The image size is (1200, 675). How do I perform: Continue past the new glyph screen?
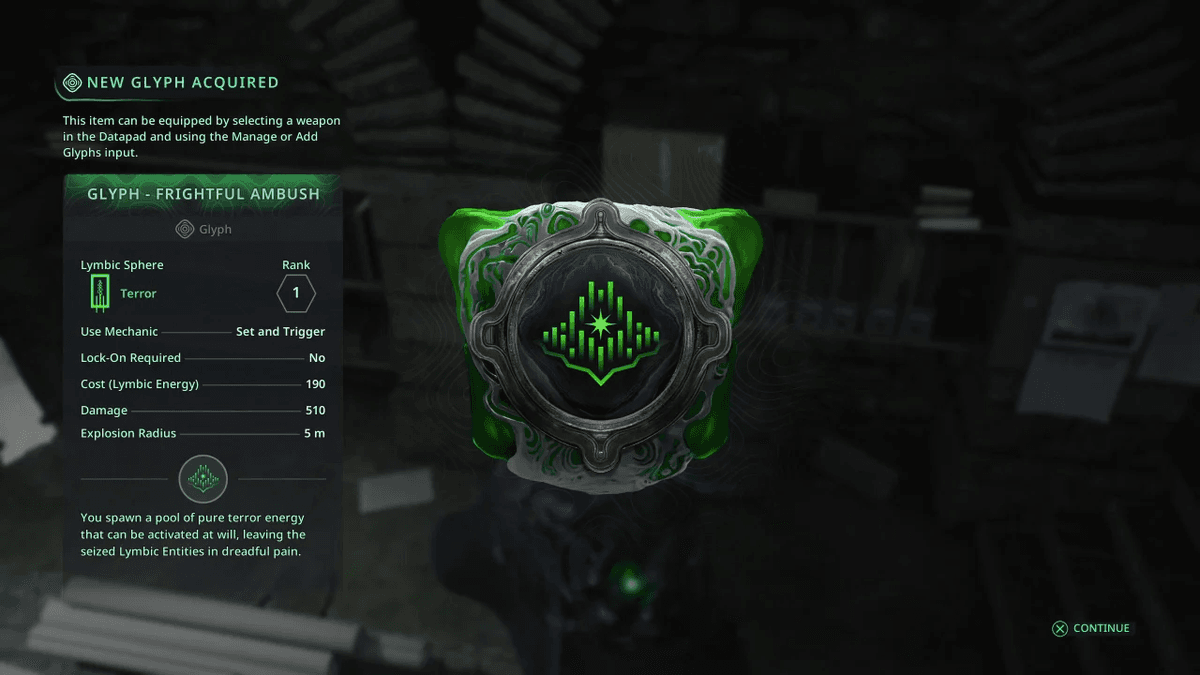click(1091, 628)
